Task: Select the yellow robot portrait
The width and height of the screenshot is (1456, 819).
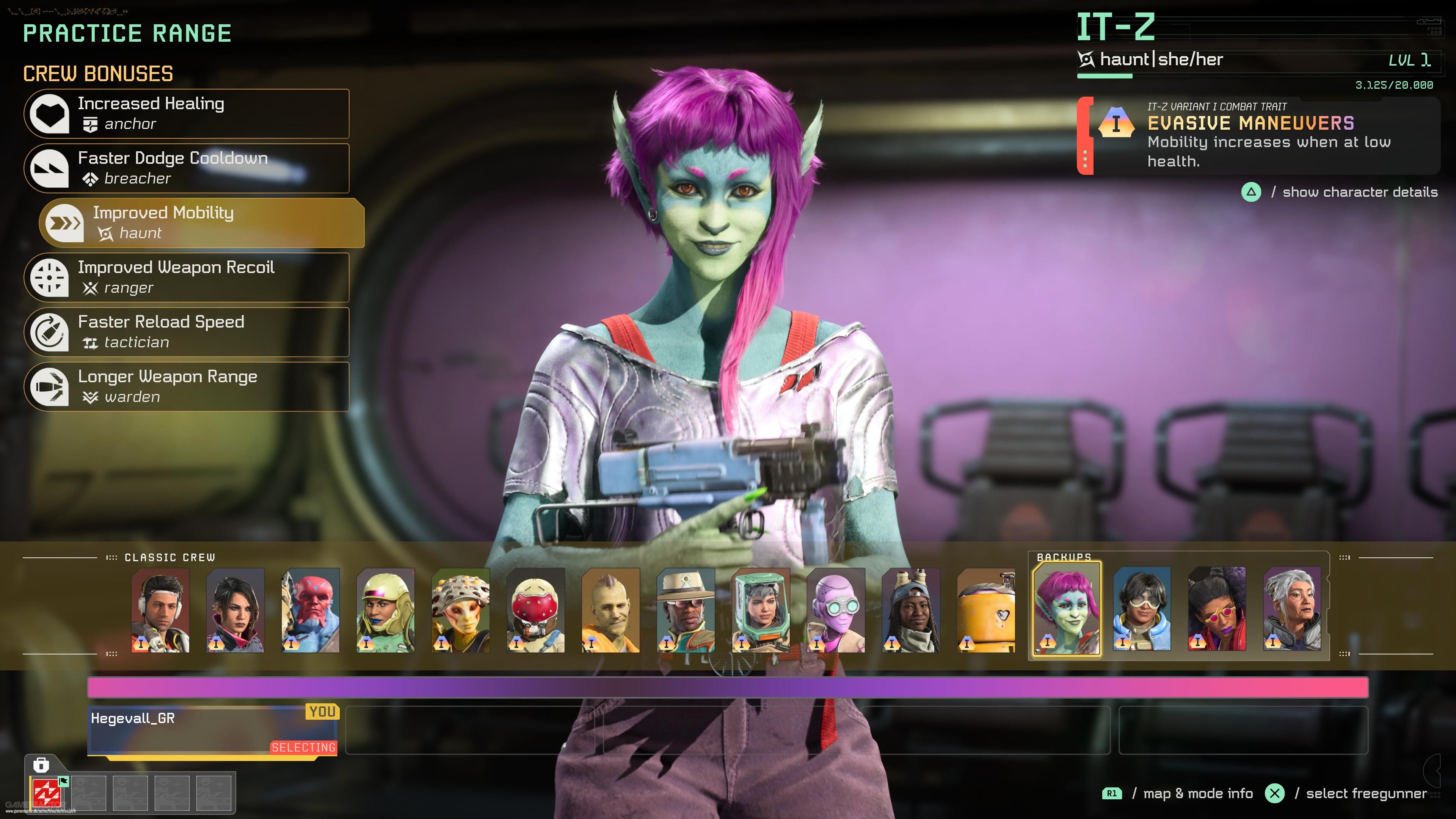Action: 986,611
